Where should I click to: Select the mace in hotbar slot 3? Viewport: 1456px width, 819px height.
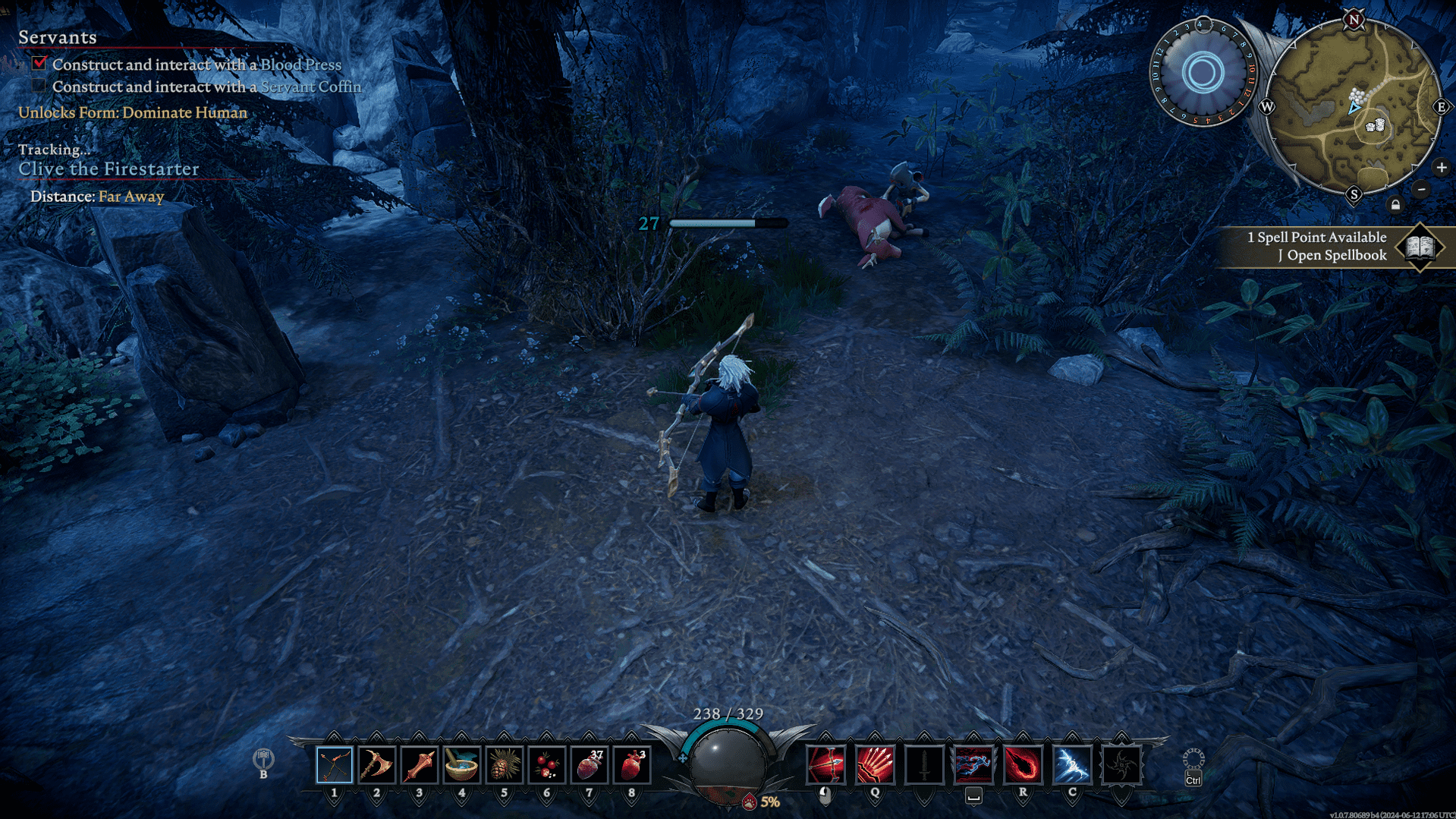coord(419,764)
